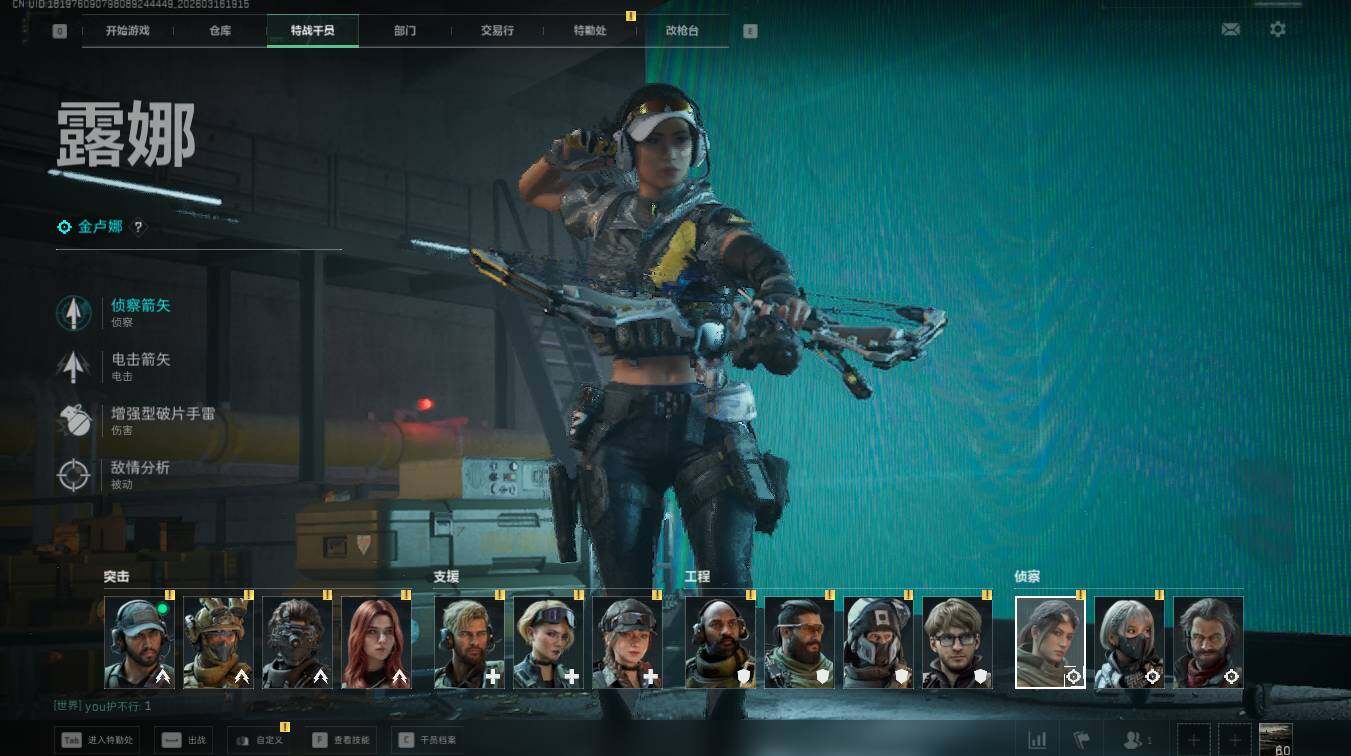Open the 仓库 tab
Image resolution: width=1351 pixels, height=756 pixels.
(220, 31)
